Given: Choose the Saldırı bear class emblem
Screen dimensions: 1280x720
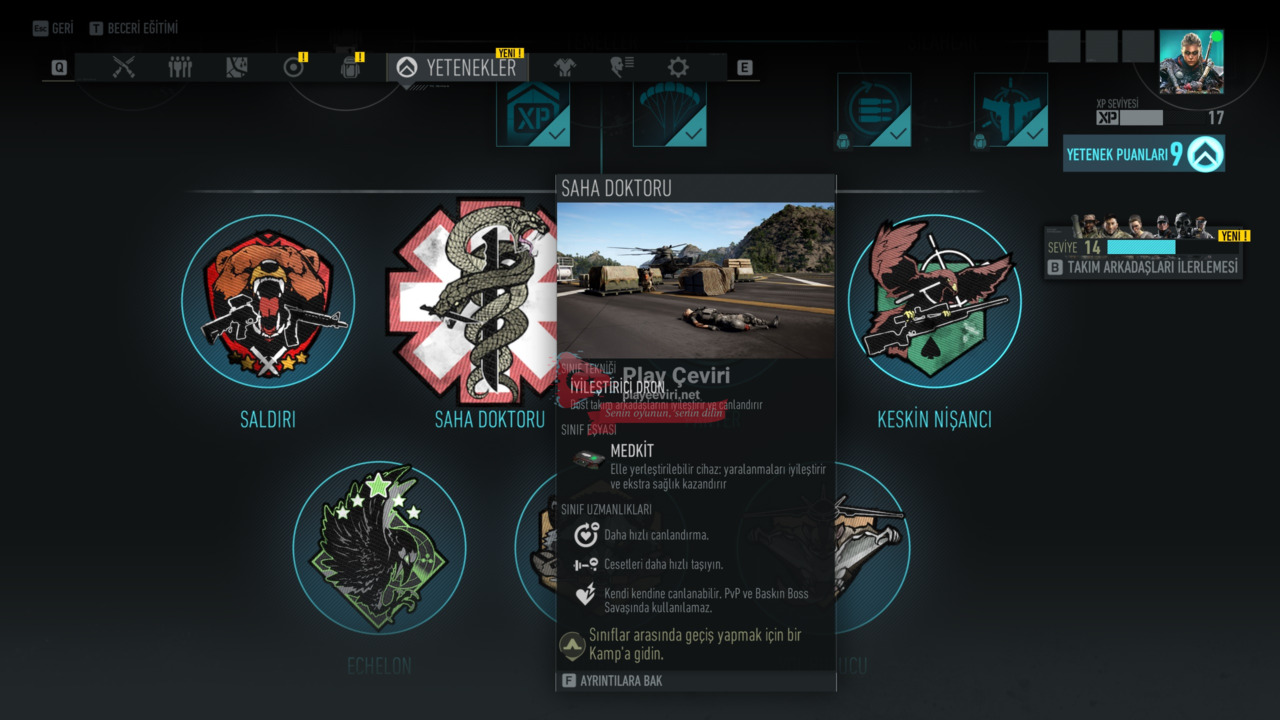Looking at the screenshot, I should coord(268,301).
